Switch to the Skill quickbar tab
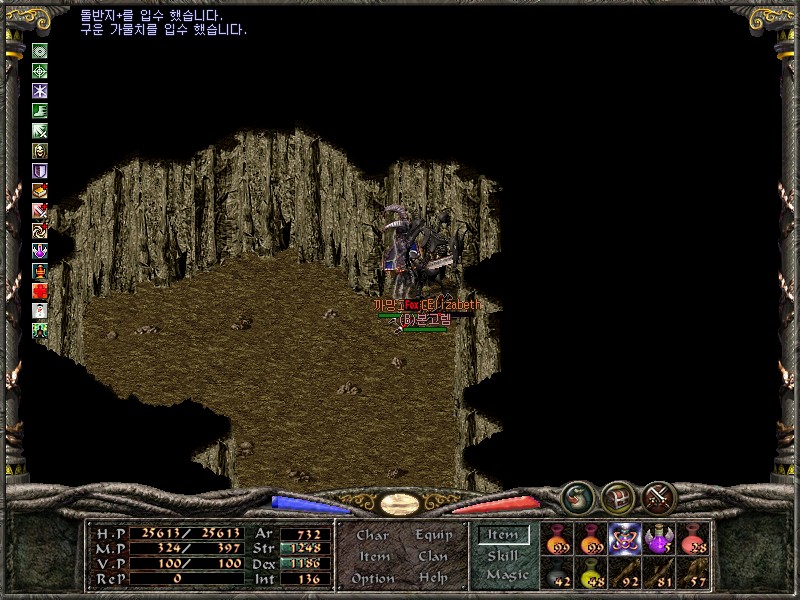Image resolution: width=800 pixels, height=600 pixels. 503,555
